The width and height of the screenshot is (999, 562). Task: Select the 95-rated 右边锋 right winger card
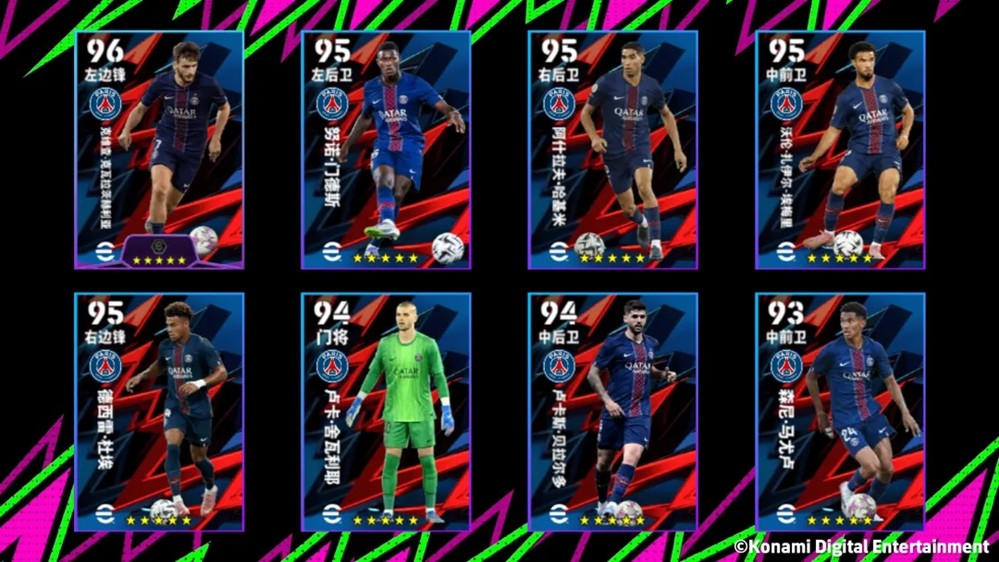click(x=159, y=412)
